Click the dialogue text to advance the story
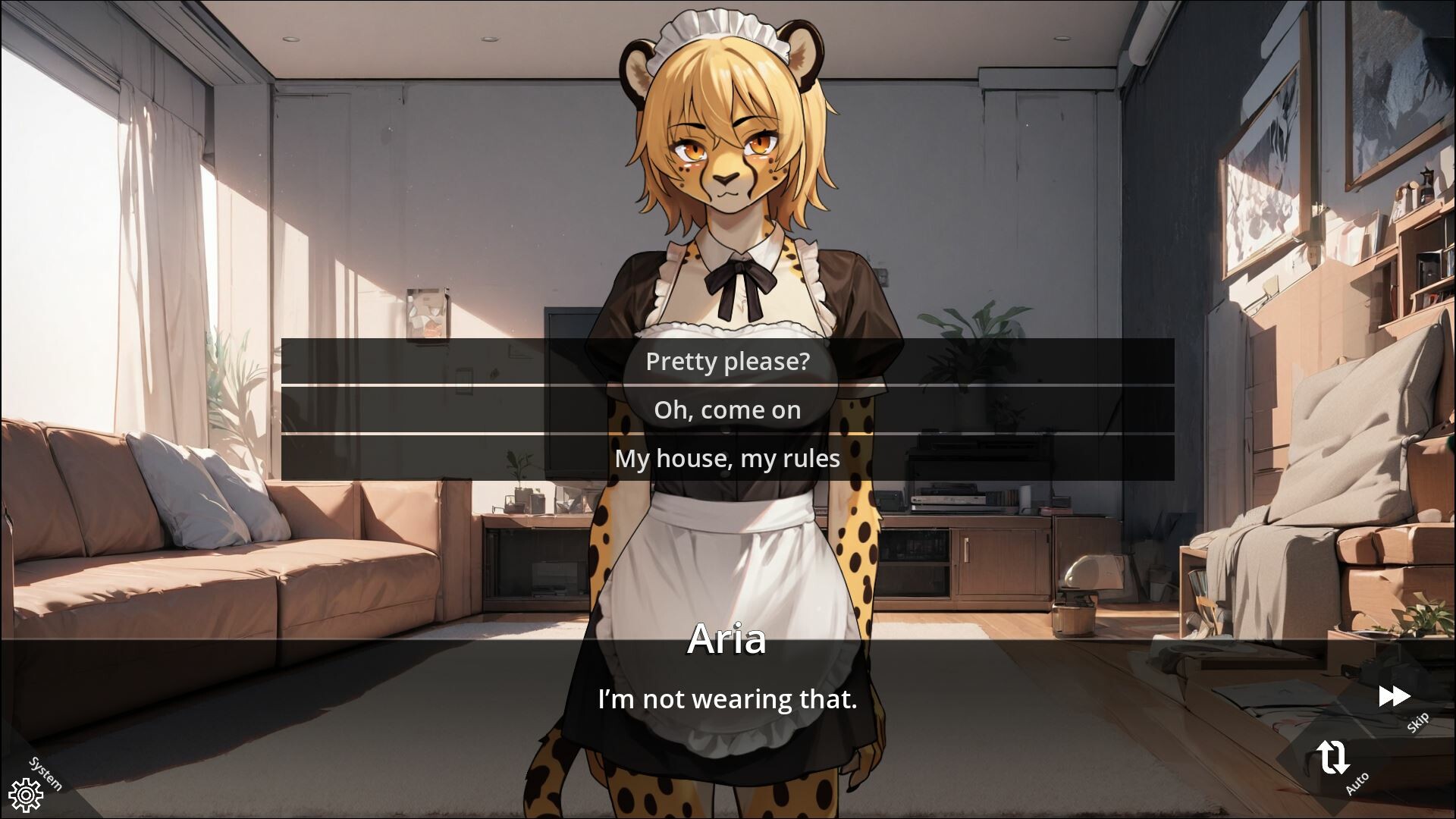The image size is (1456, 819). coord(726,698)
